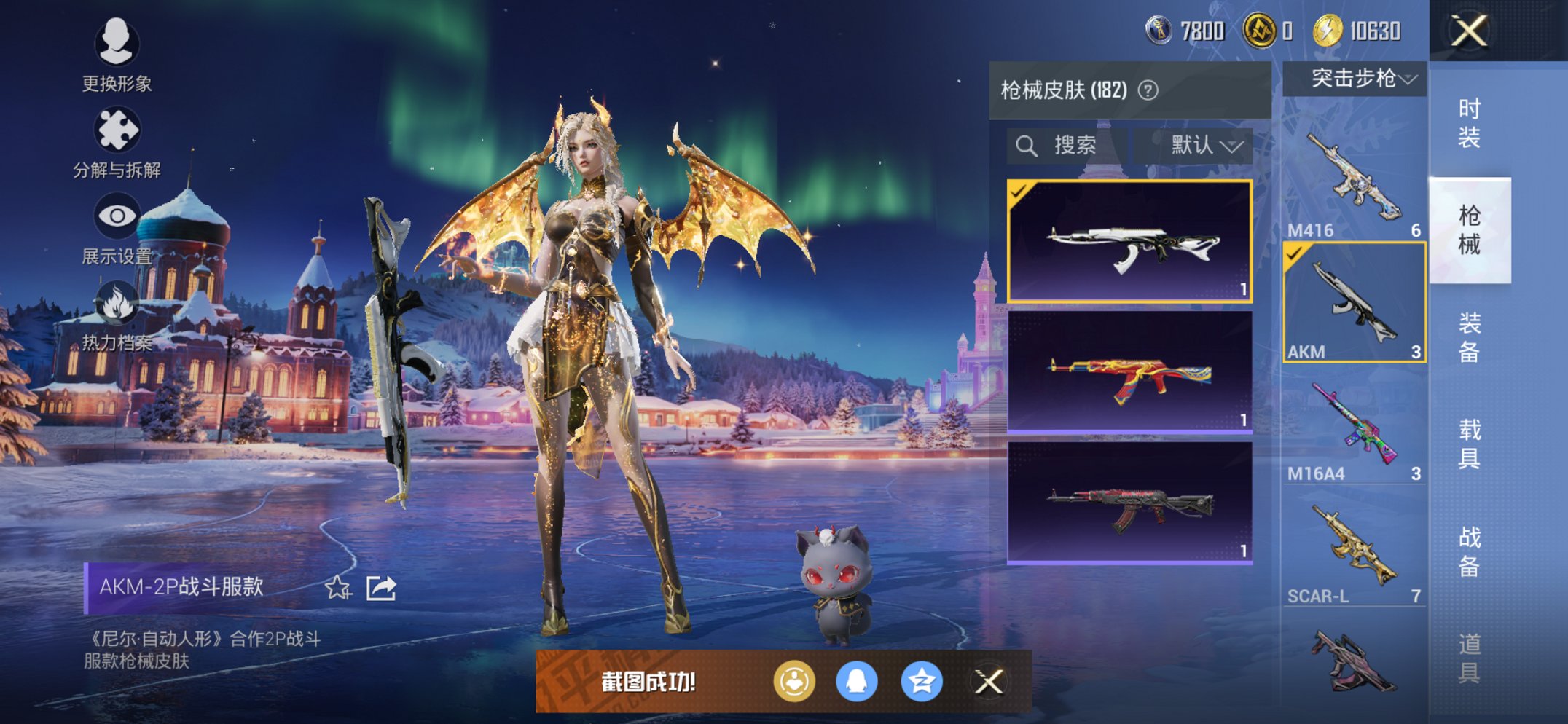Open 展示设置 display settings

(x=117, y=229)
